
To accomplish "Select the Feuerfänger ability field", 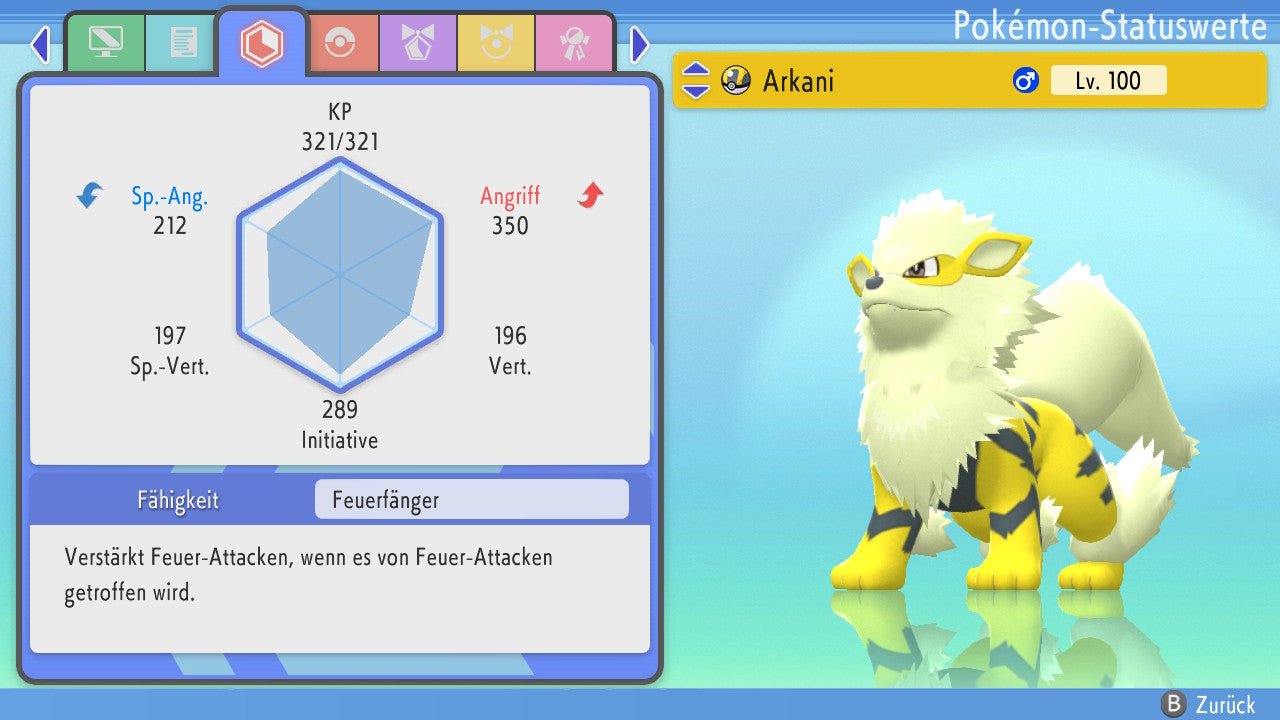I will pos(471,500).
